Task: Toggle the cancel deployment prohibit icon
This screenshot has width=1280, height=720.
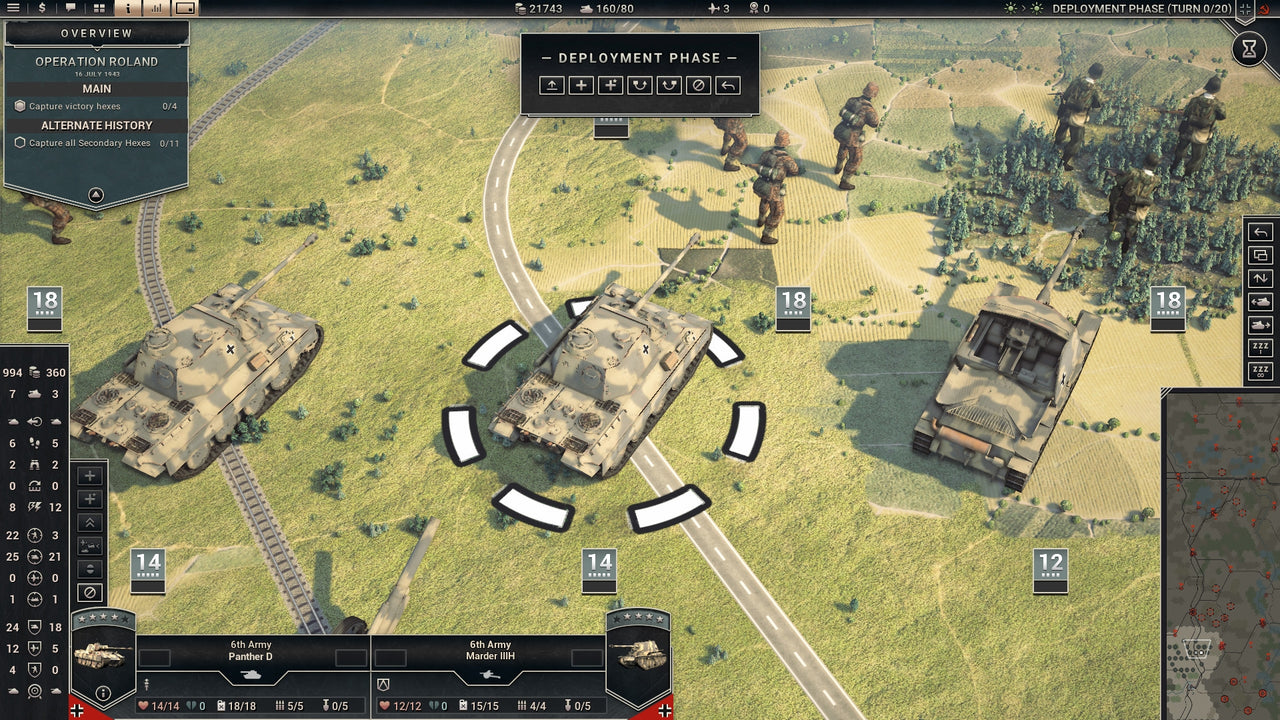Action: [x=699, y=86]
